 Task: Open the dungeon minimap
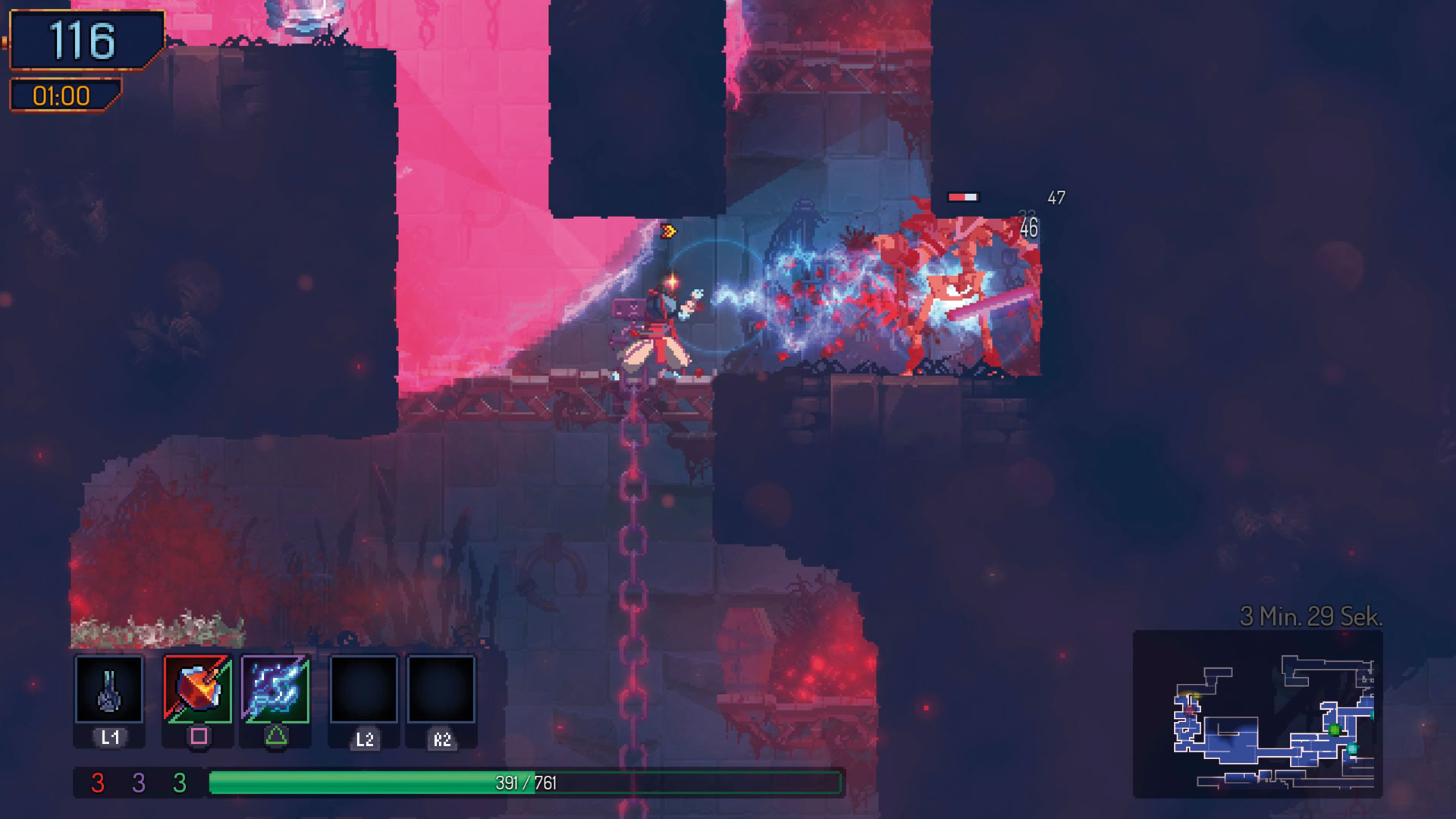click(1257, 714)
